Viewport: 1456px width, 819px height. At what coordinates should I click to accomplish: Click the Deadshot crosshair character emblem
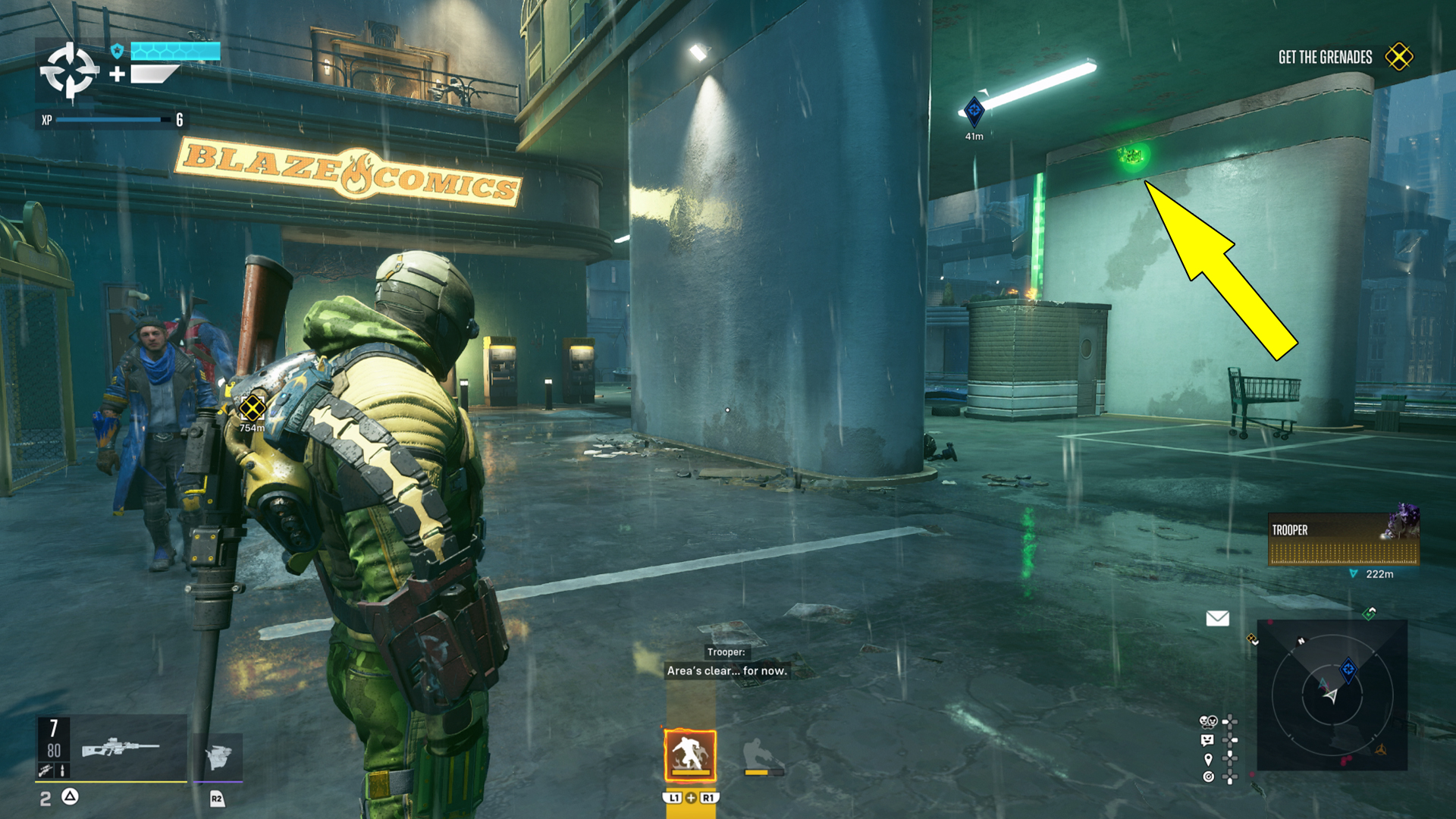(69, 71)
